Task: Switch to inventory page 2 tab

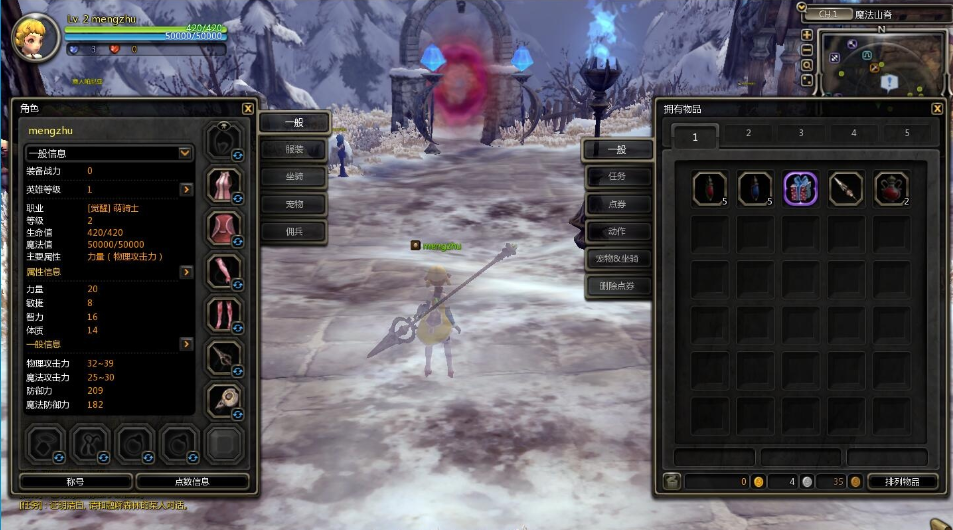Action: pyautogui.click(x=748, y=133)
